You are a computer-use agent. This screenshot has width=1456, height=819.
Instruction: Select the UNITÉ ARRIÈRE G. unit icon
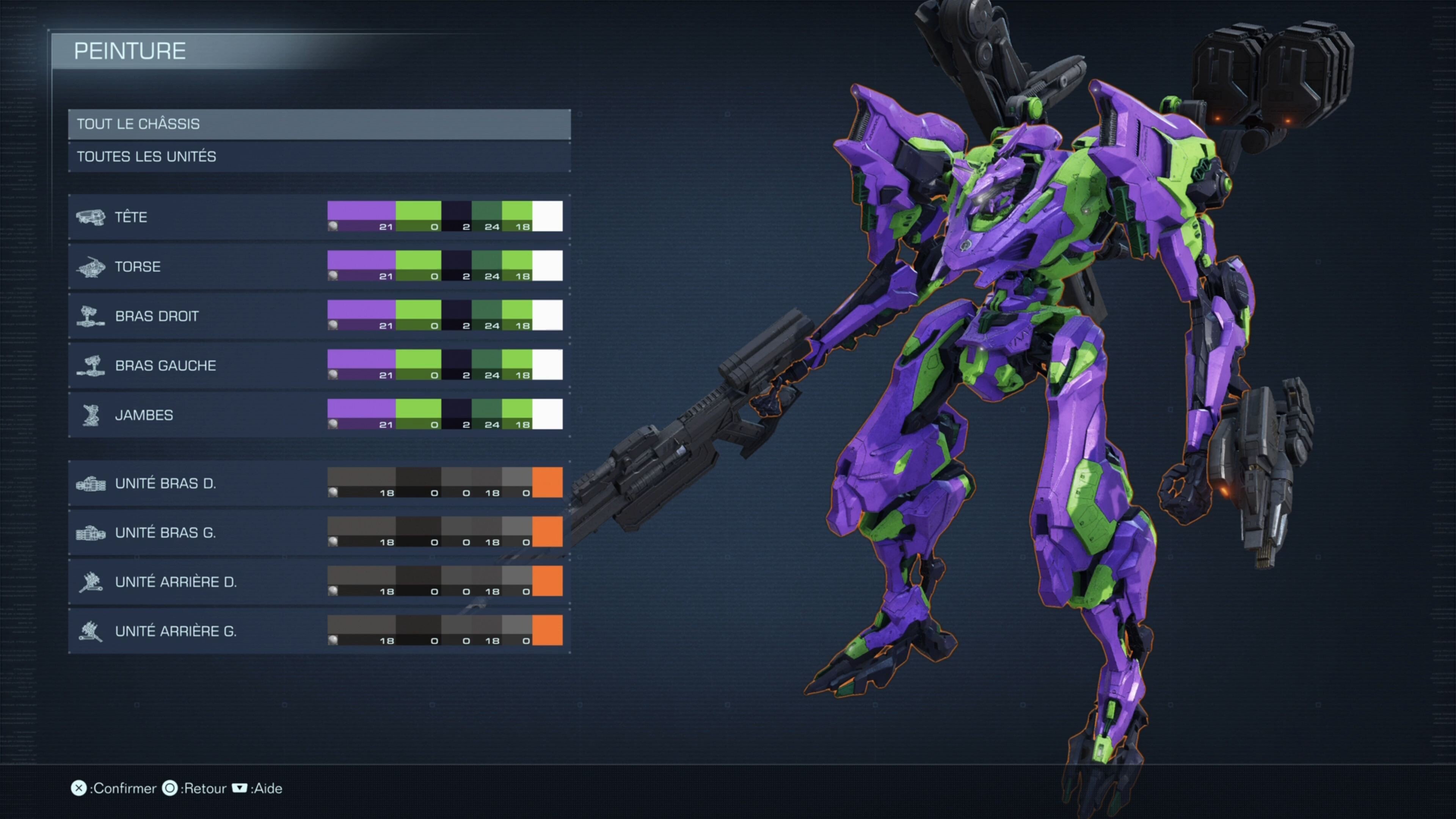click(x=92, y=631)
